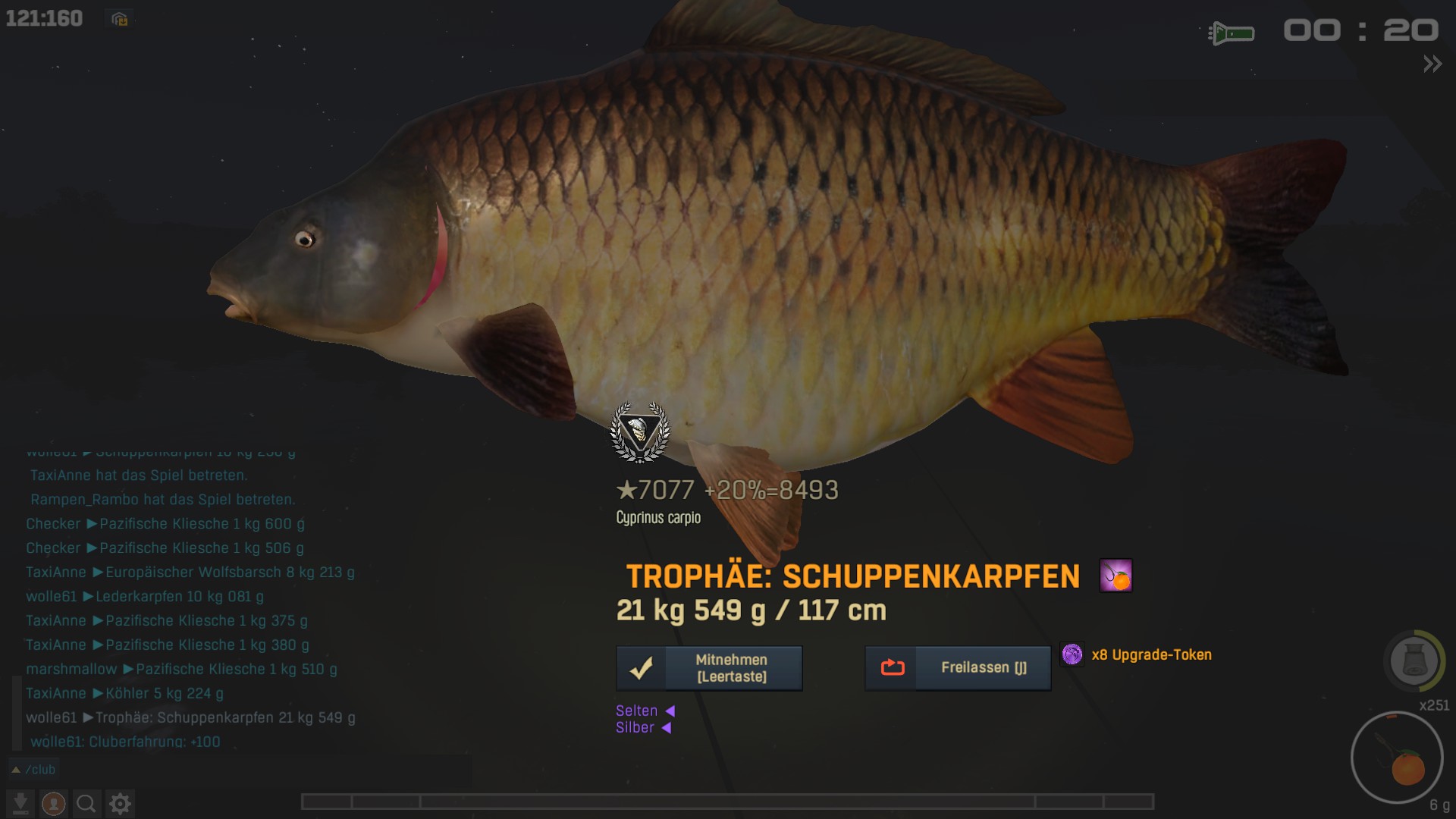This screenshot has width=1456, height=819.
Task: Open chat search magnifier
Action: pos(86,803)
